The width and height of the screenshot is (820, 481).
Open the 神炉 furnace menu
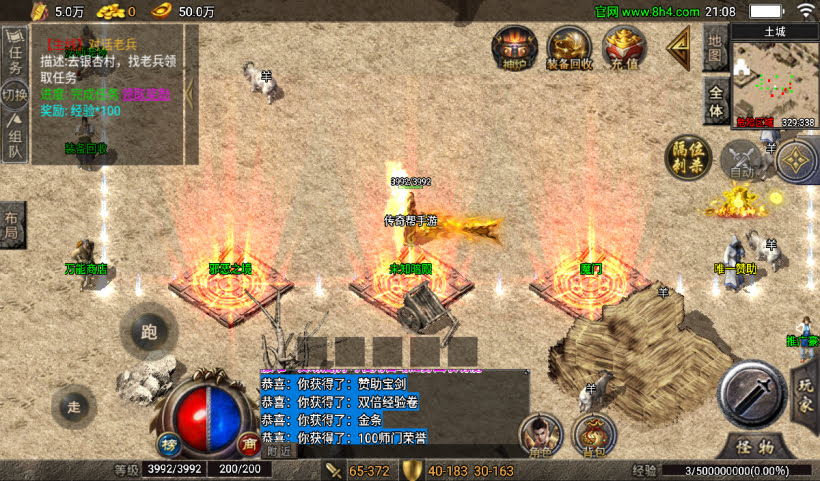coord(513,48)
